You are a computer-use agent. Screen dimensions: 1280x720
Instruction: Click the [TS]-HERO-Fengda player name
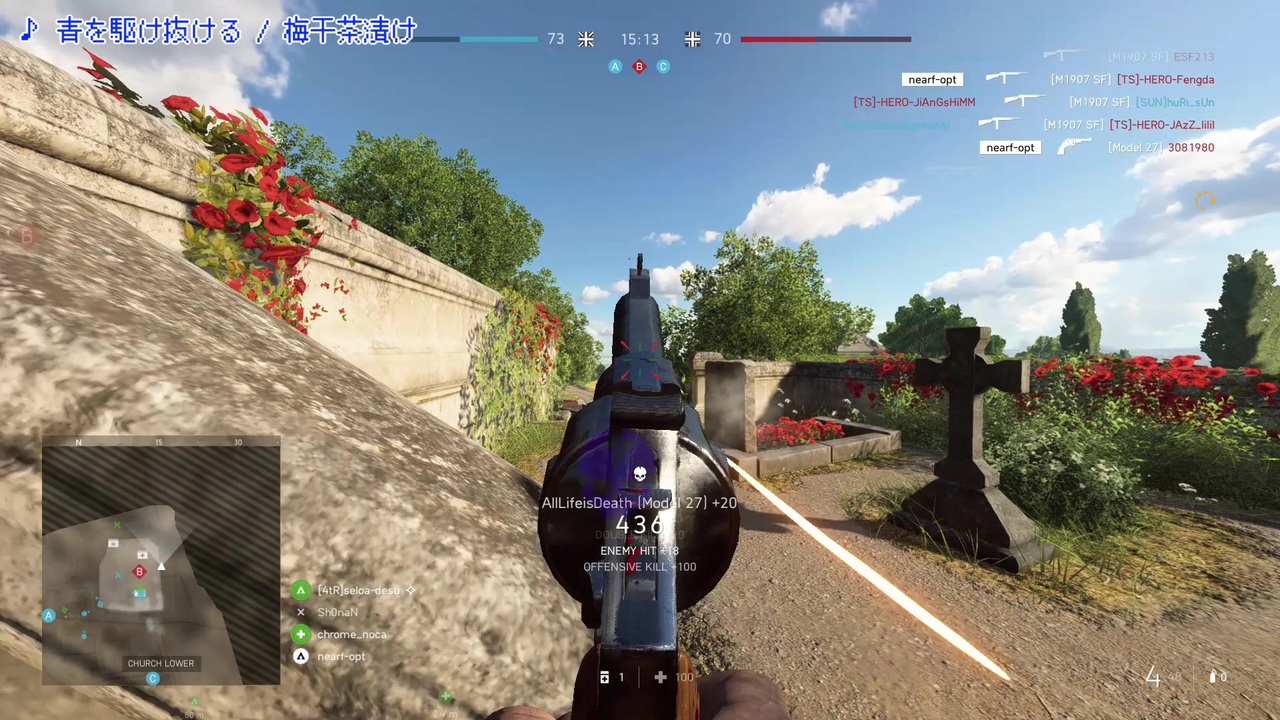[x=1165, y=79]
